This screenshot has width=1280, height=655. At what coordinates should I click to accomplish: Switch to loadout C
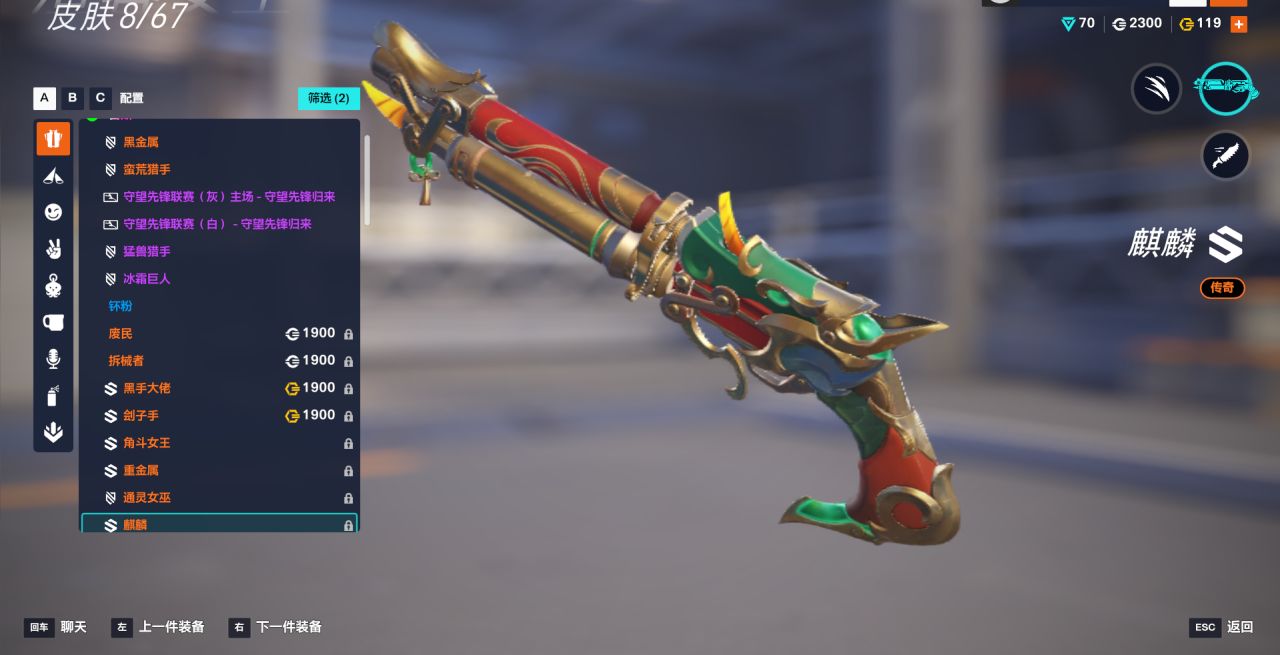pyautogui.click(x=99, y=98)
